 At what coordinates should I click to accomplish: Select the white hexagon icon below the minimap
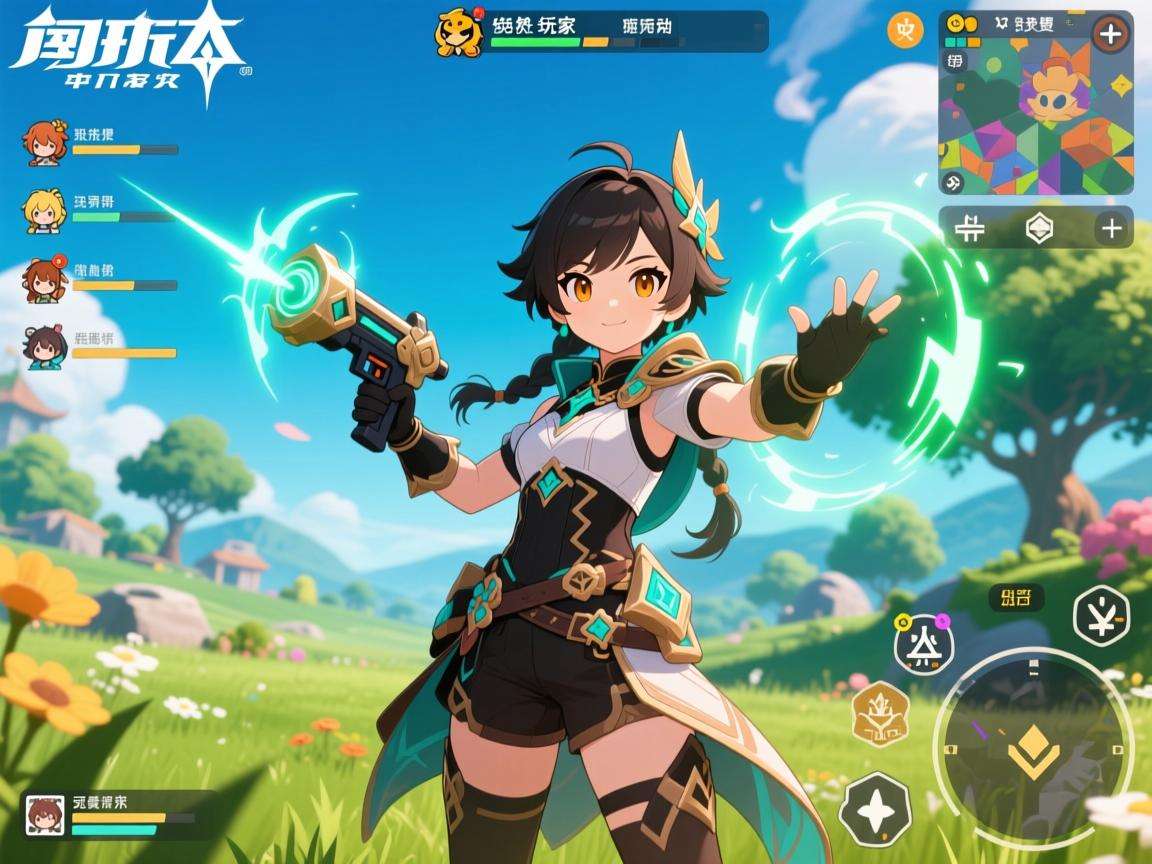(x=1039, y=228)
